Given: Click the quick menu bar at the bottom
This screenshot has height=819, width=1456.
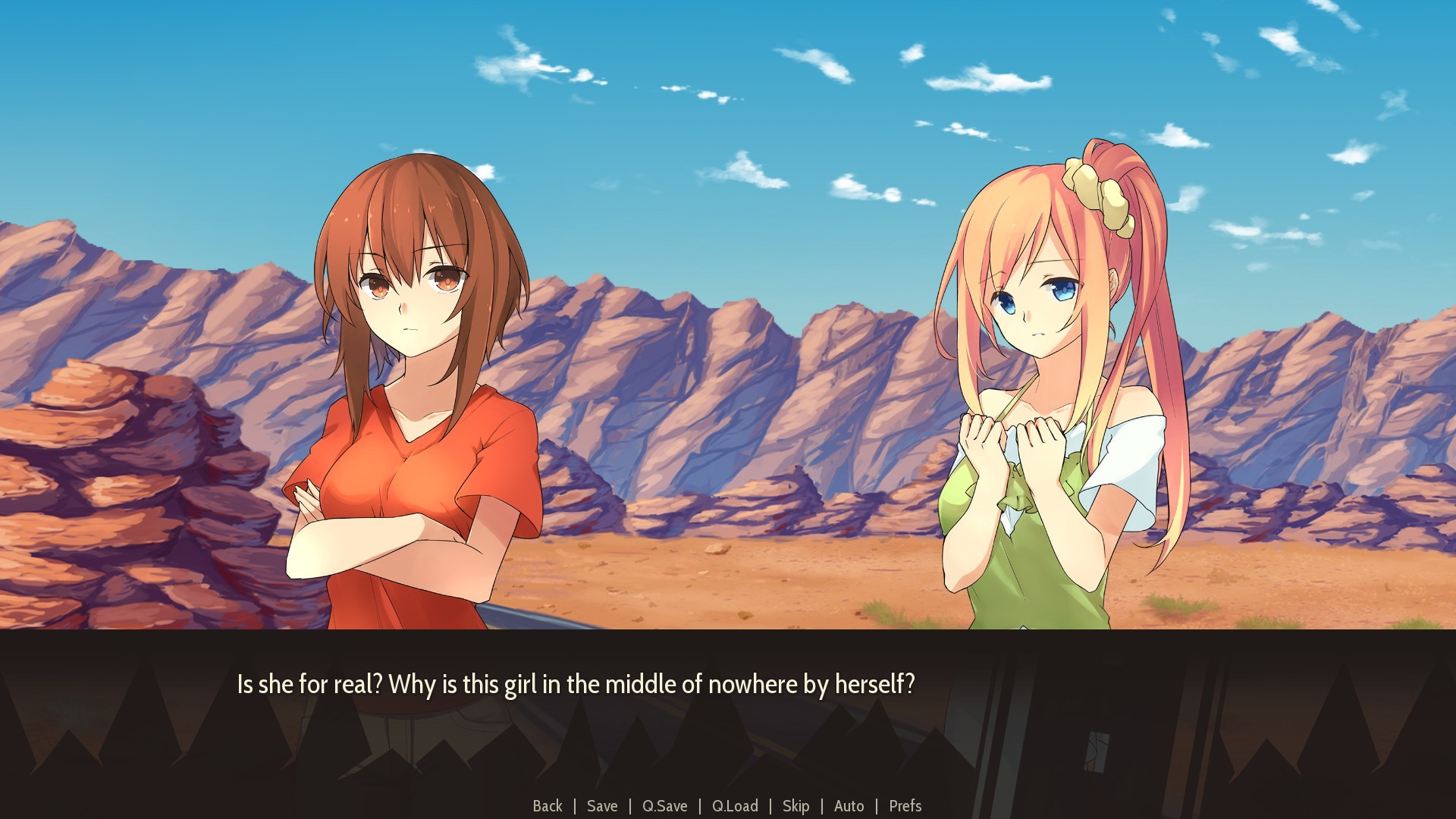Looking at the screenshot, I should [x=728, y=806].
